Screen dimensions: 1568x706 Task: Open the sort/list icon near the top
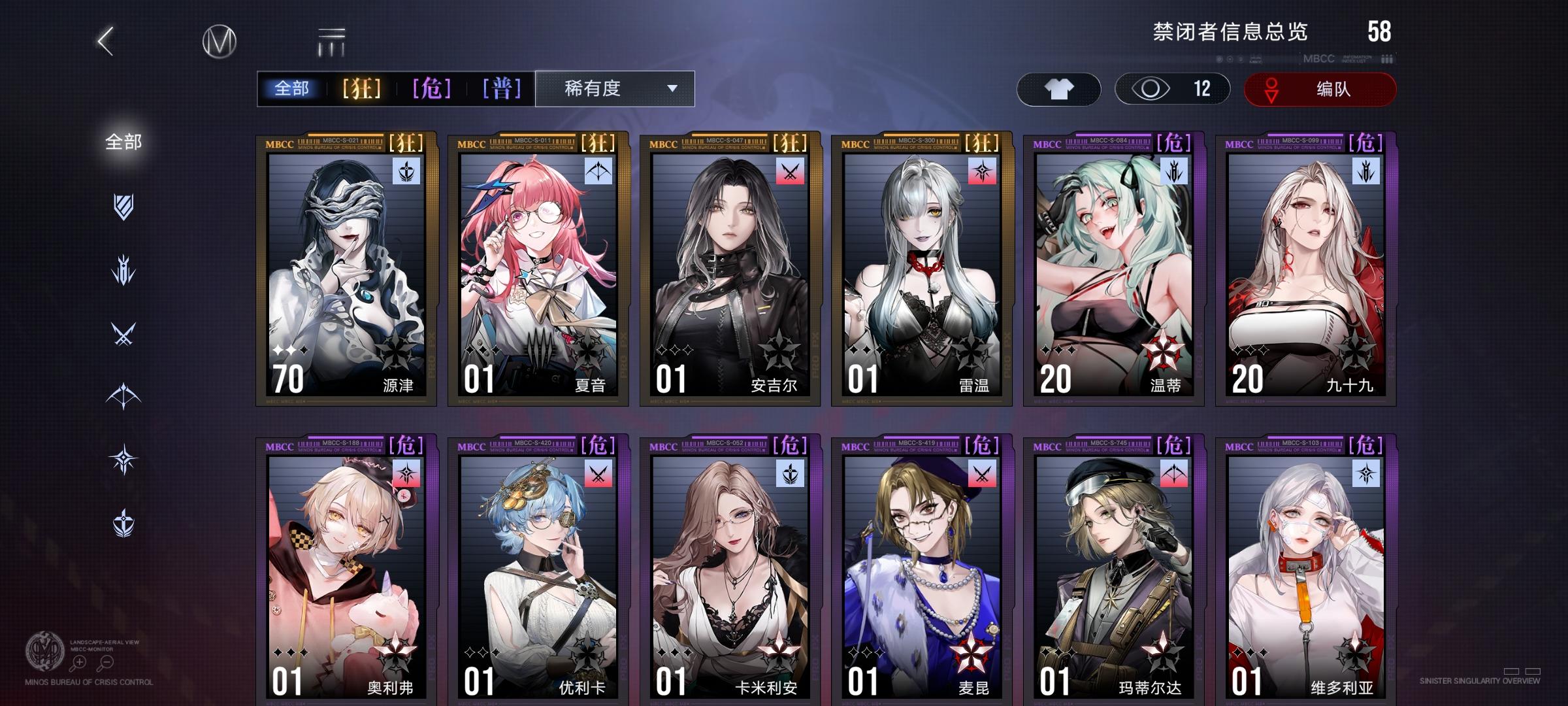pos(332,42)
